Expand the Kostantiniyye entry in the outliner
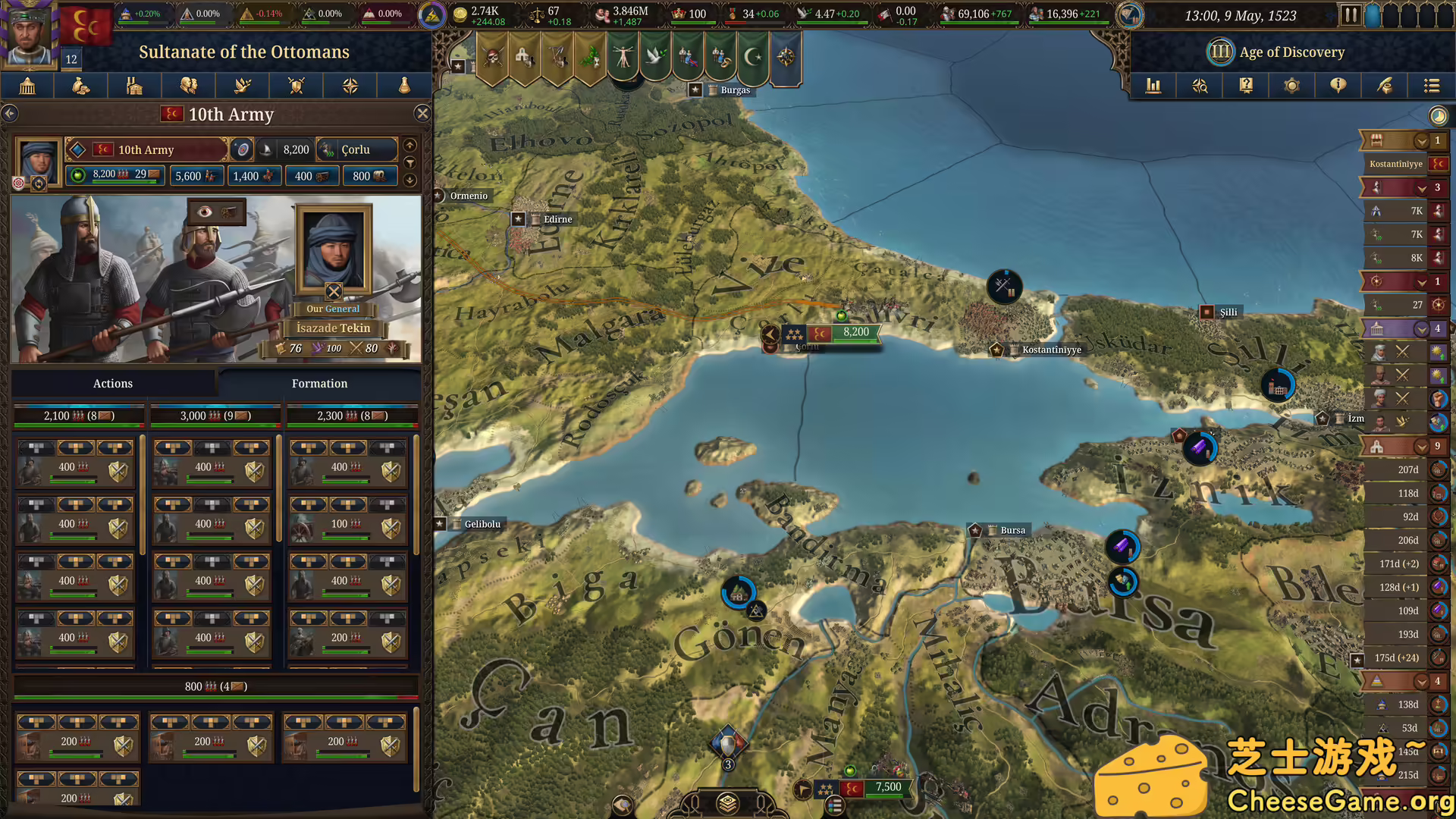Viewport: 1456px width, 819px height. (1395, 164)
